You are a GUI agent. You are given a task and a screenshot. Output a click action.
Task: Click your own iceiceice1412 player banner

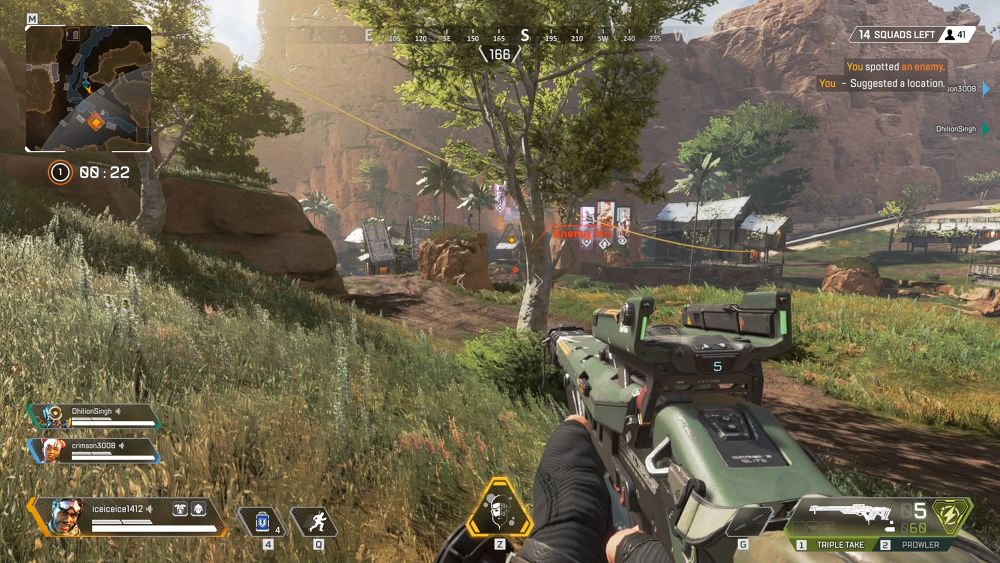coord(127,516)
